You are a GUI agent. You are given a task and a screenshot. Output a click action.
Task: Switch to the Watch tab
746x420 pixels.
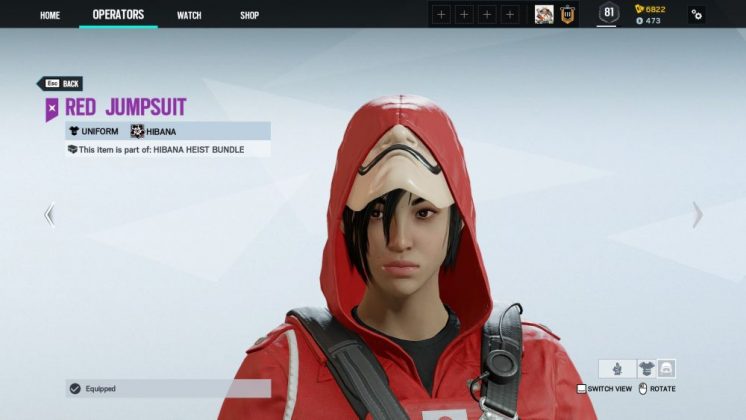coord(189,15)
